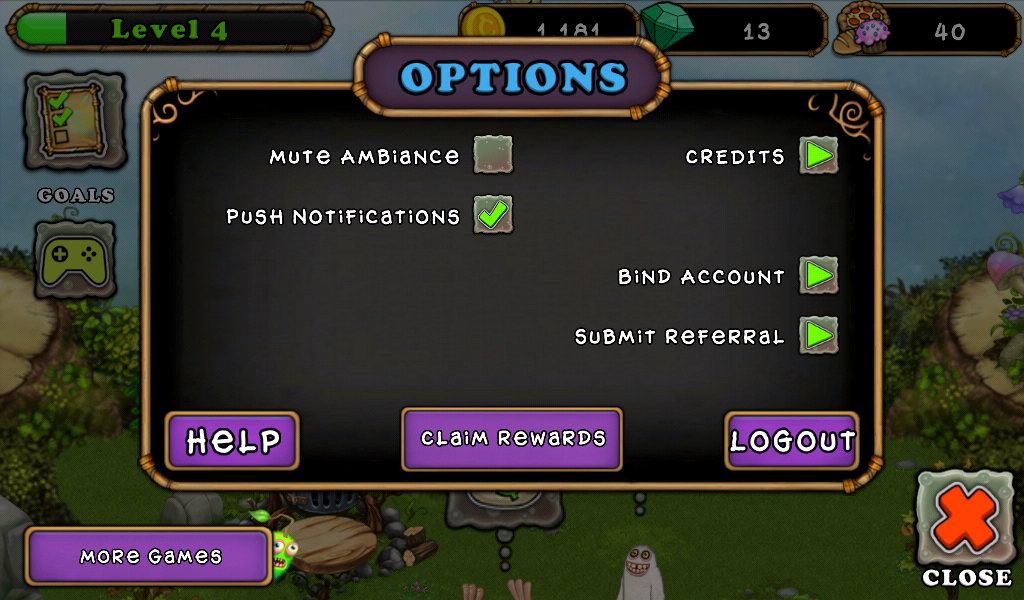1024x600 pixels.
Task: Open Submit Referral with its arrow
Action: [x=818, y=335]
